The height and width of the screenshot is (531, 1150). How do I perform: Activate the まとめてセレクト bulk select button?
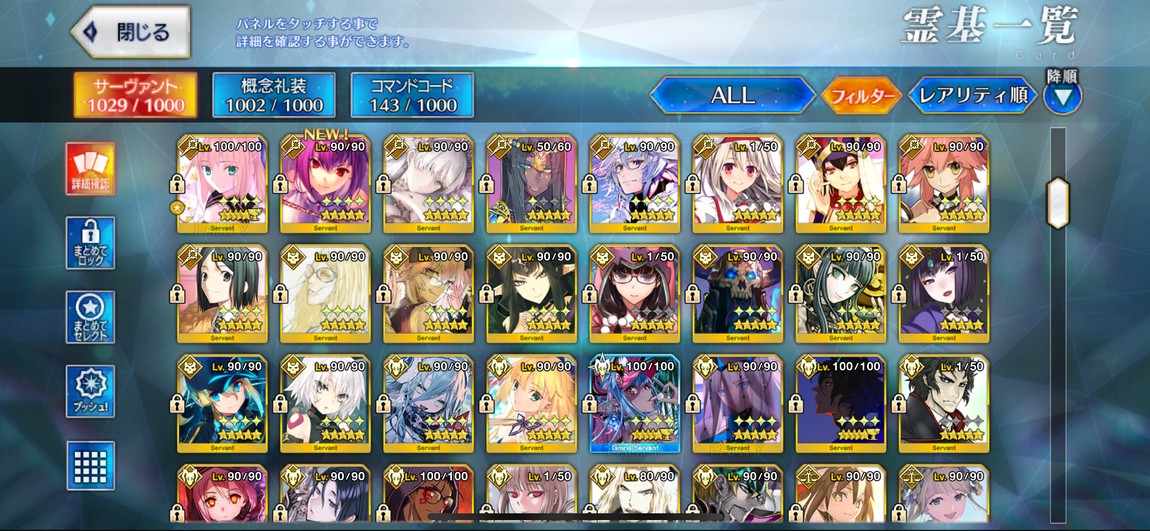pyautogui.click(x=90, y=318)
